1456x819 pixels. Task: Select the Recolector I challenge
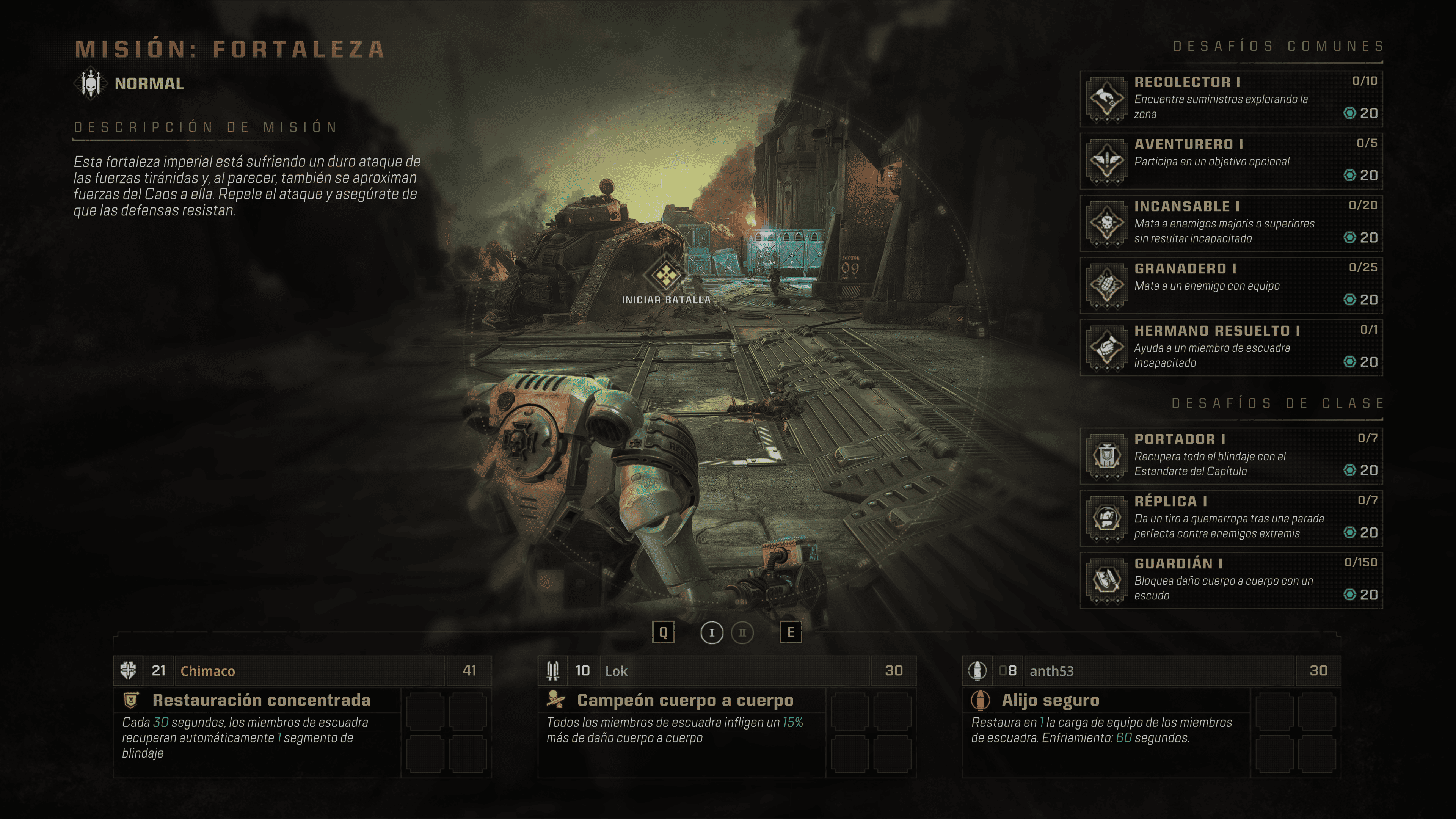(1230, 98)
